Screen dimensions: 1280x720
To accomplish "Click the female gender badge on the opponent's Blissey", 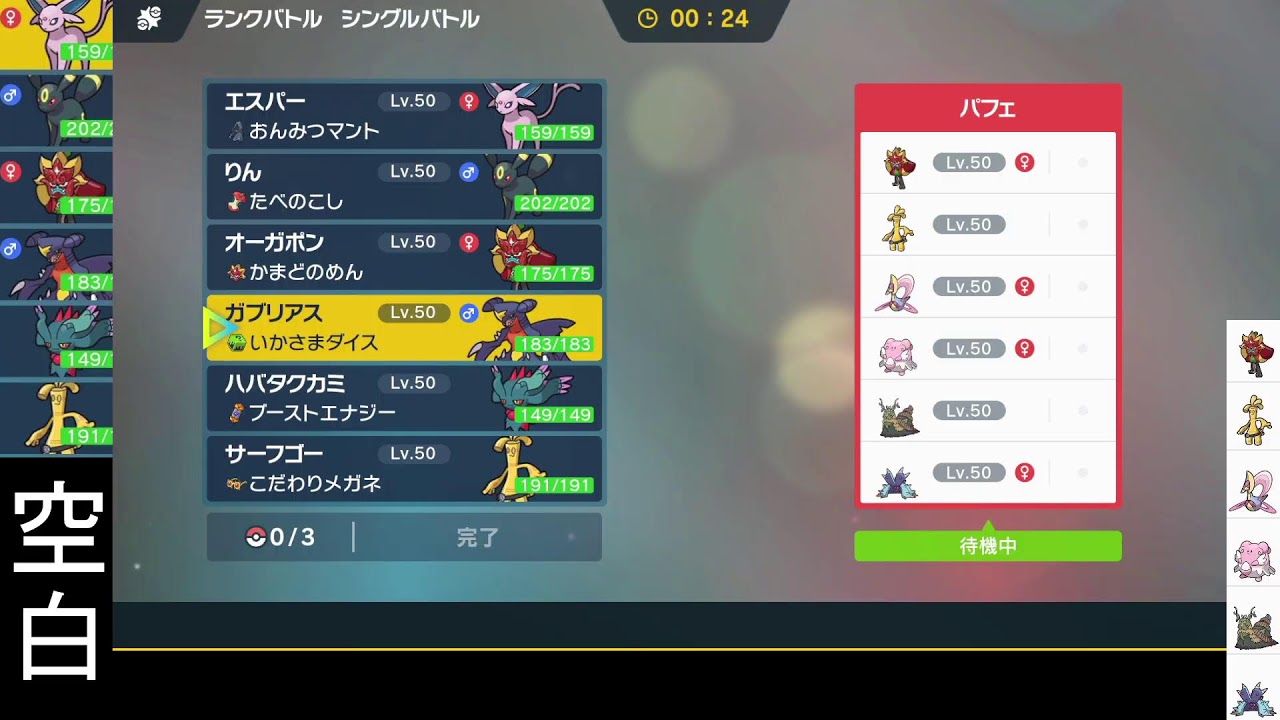I will [x=1024, y=348].
